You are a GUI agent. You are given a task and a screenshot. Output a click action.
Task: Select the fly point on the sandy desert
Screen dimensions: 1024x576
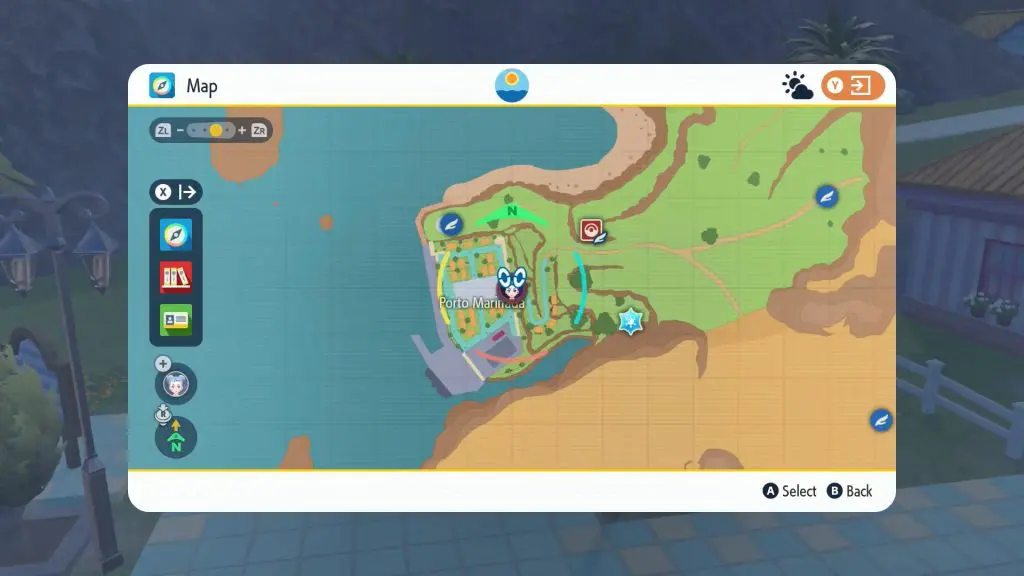coord(881,420)
